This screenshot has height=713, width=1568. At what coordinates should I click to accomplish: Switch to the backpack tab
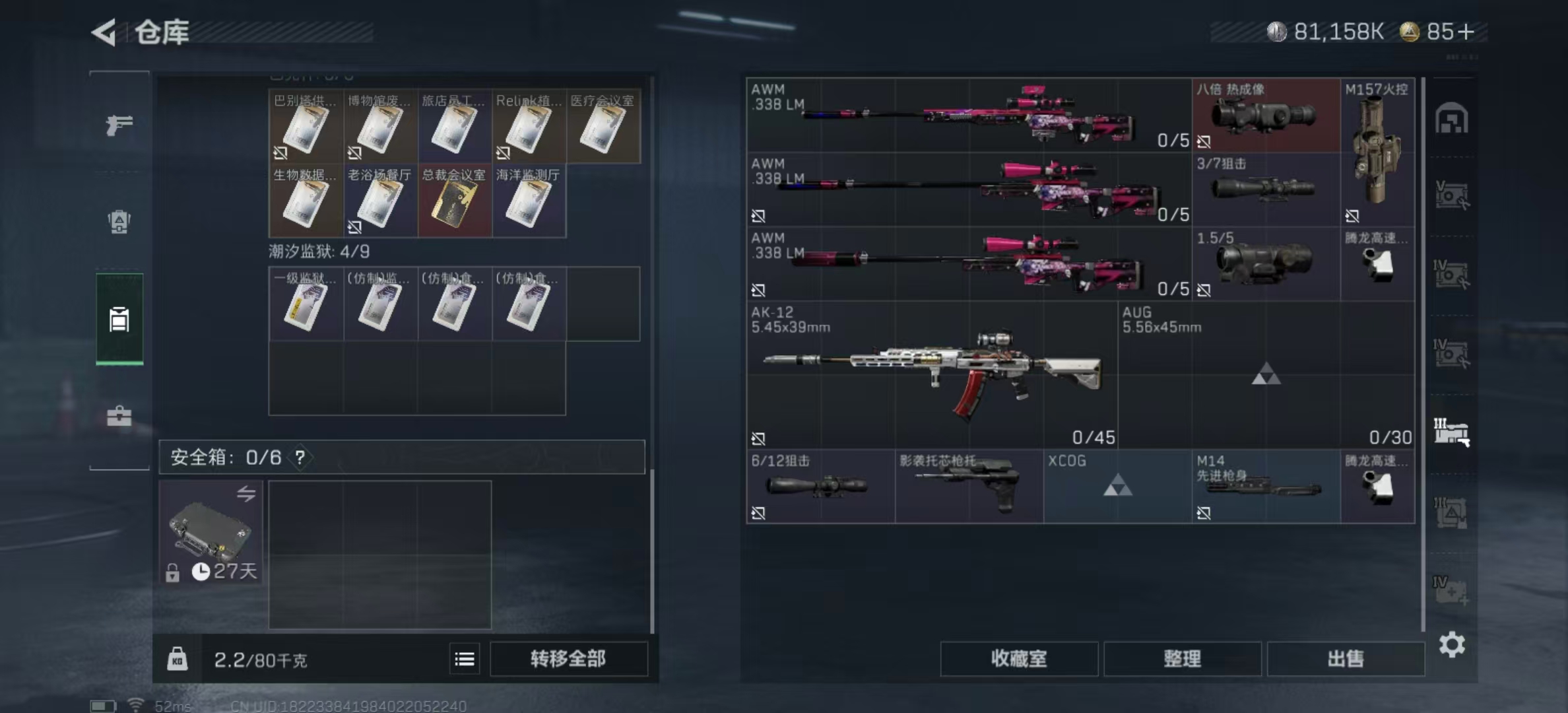pos(119,221)
